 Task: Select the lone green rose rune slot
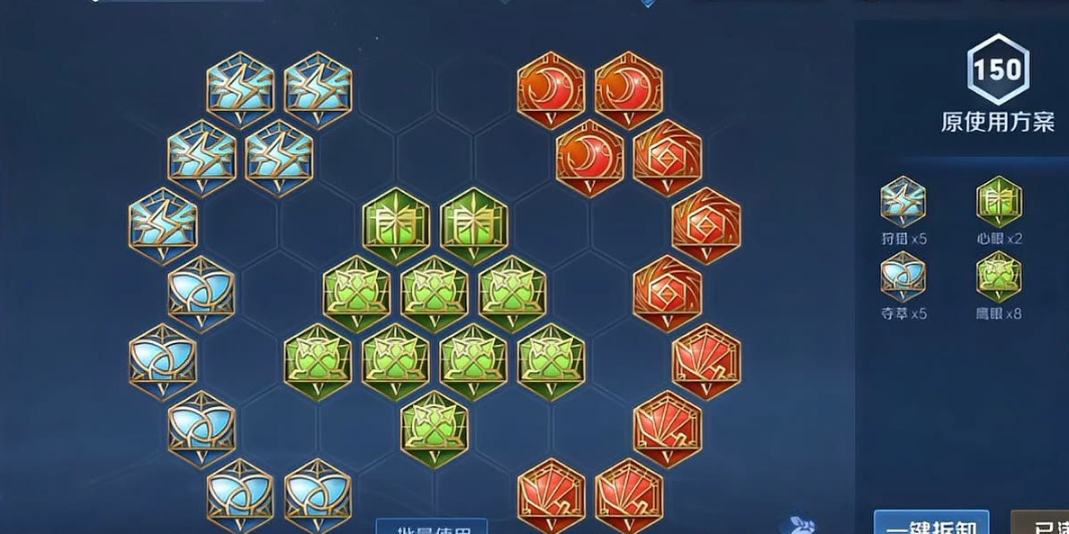pos(435,427)
